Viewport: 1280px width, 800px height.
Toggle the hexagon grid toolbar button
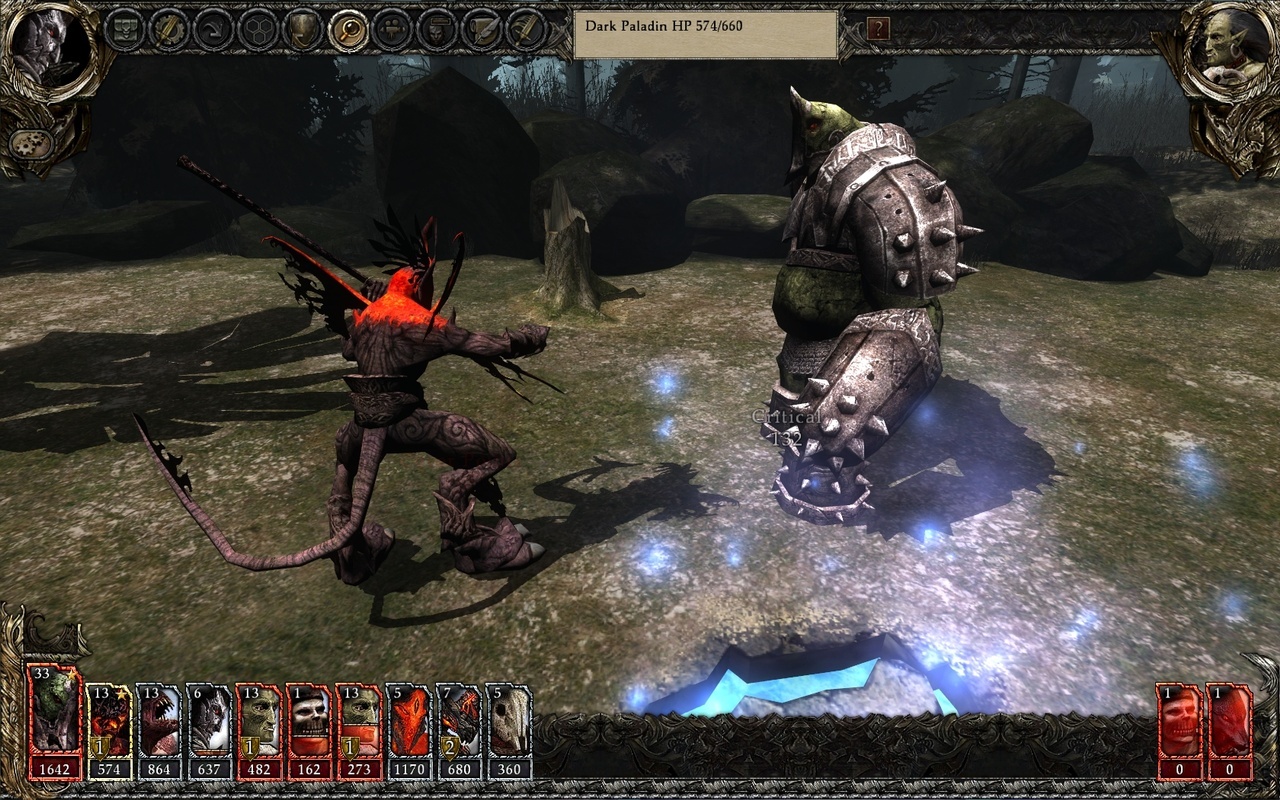tap(258, 29)
